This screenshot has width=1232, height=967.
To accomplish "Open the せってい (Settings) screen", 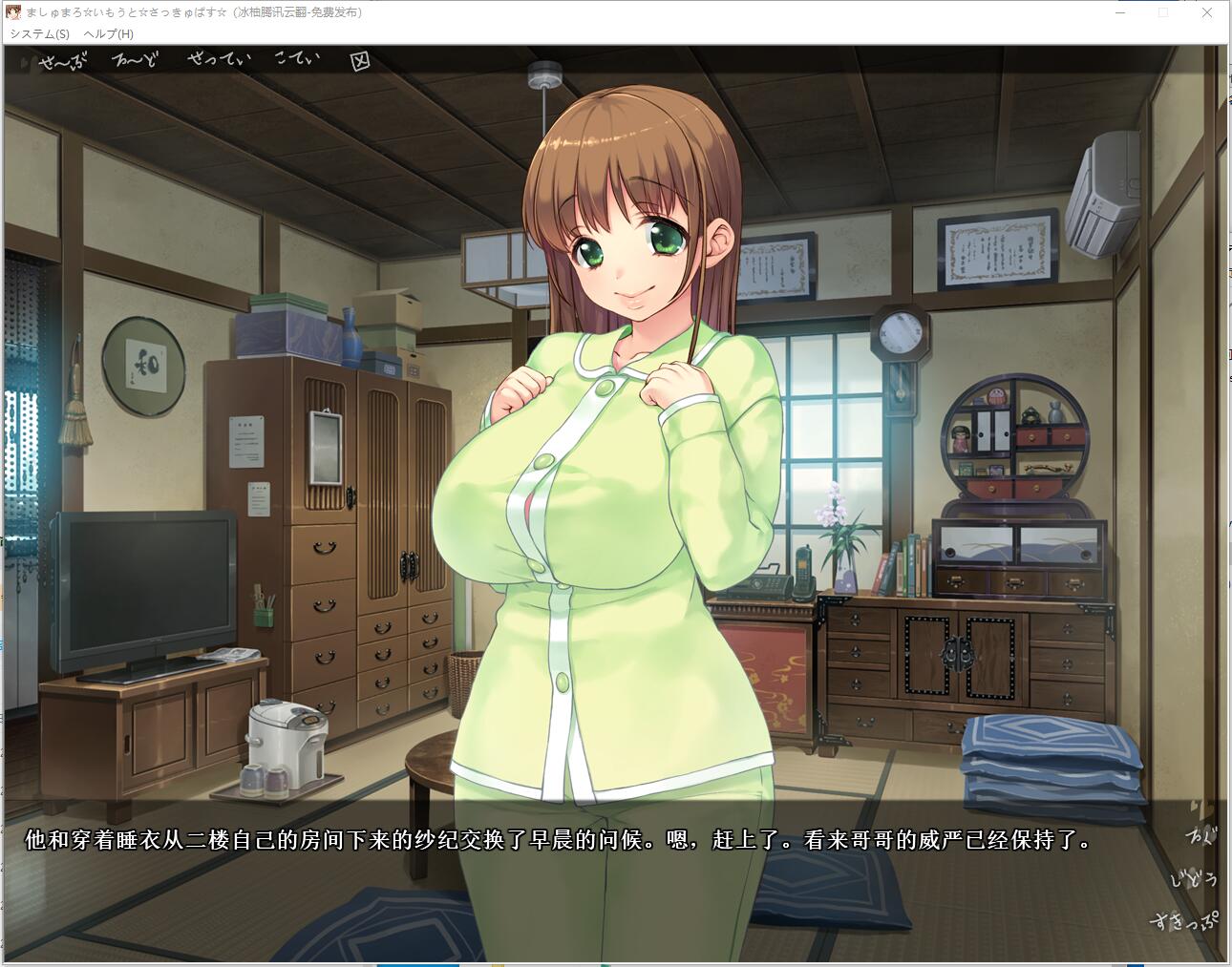I will tap(219, 60).
